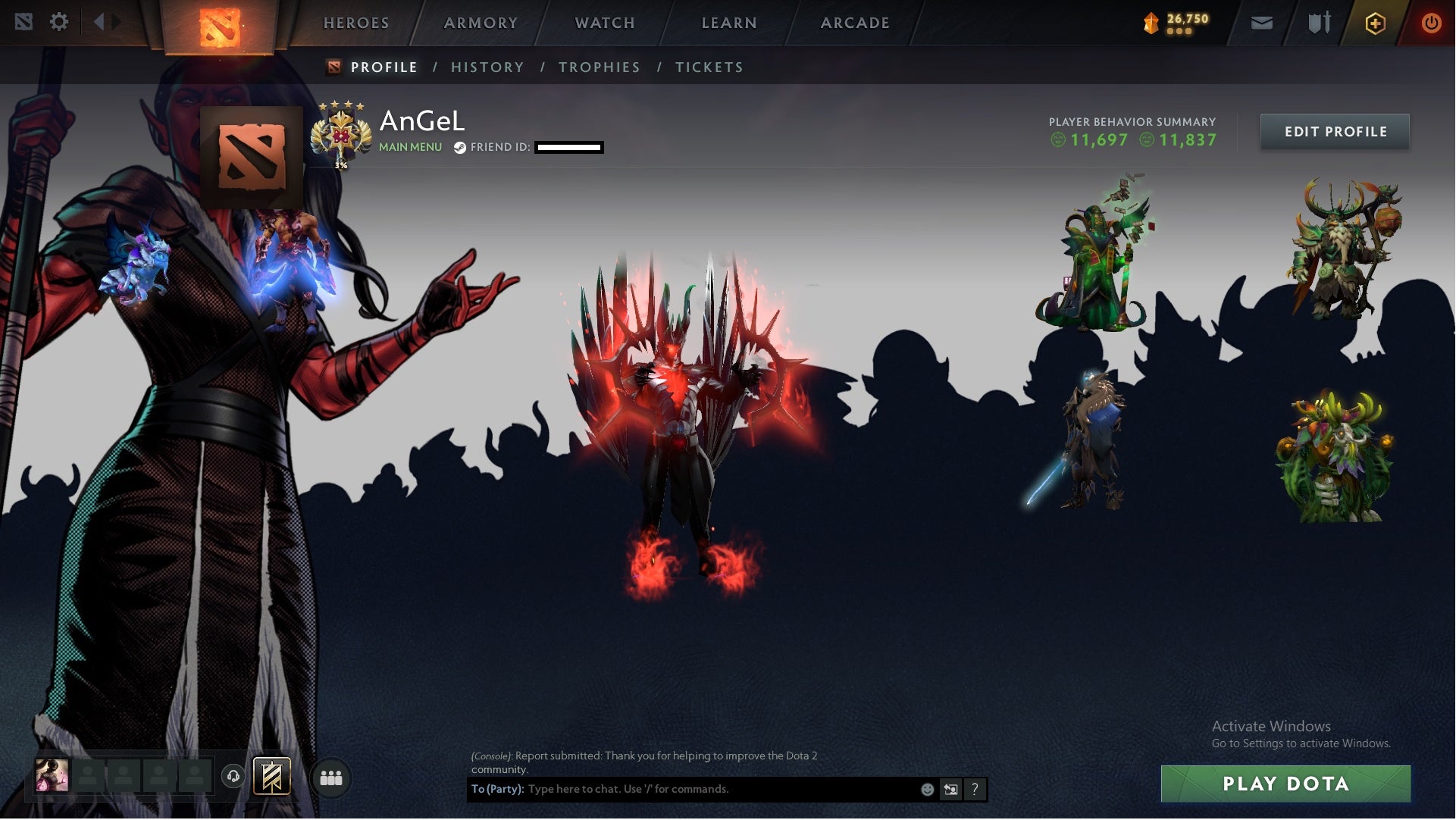
Task: Open the settings gear icon
Action: [59, 22]
